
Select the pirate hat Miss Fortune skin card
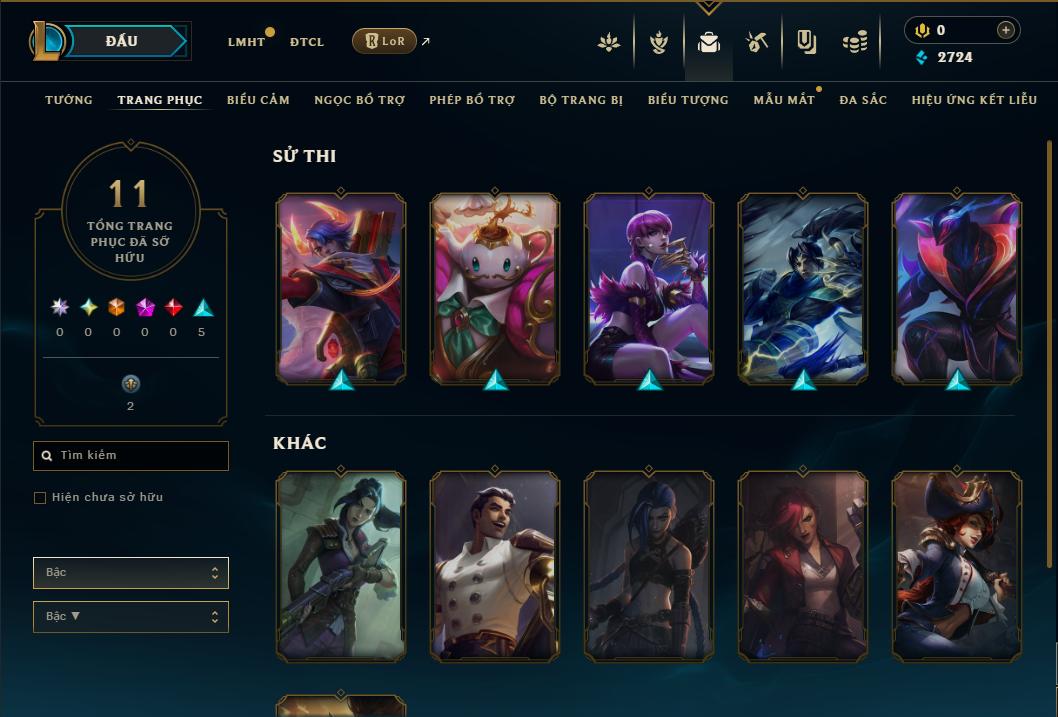(x=957, y=566)
